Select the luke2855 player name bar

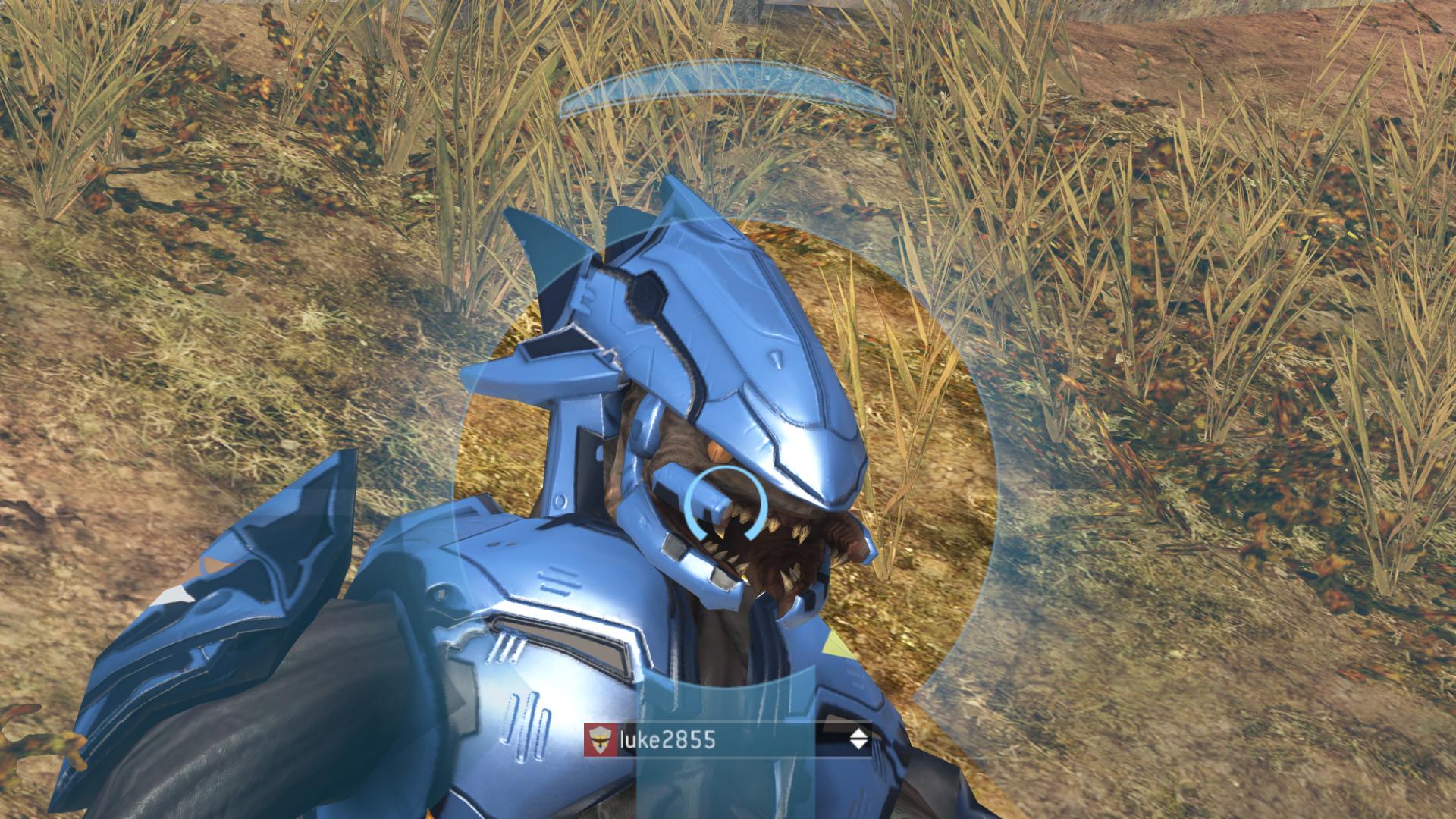pyautogui.click(x=726, y=739)
